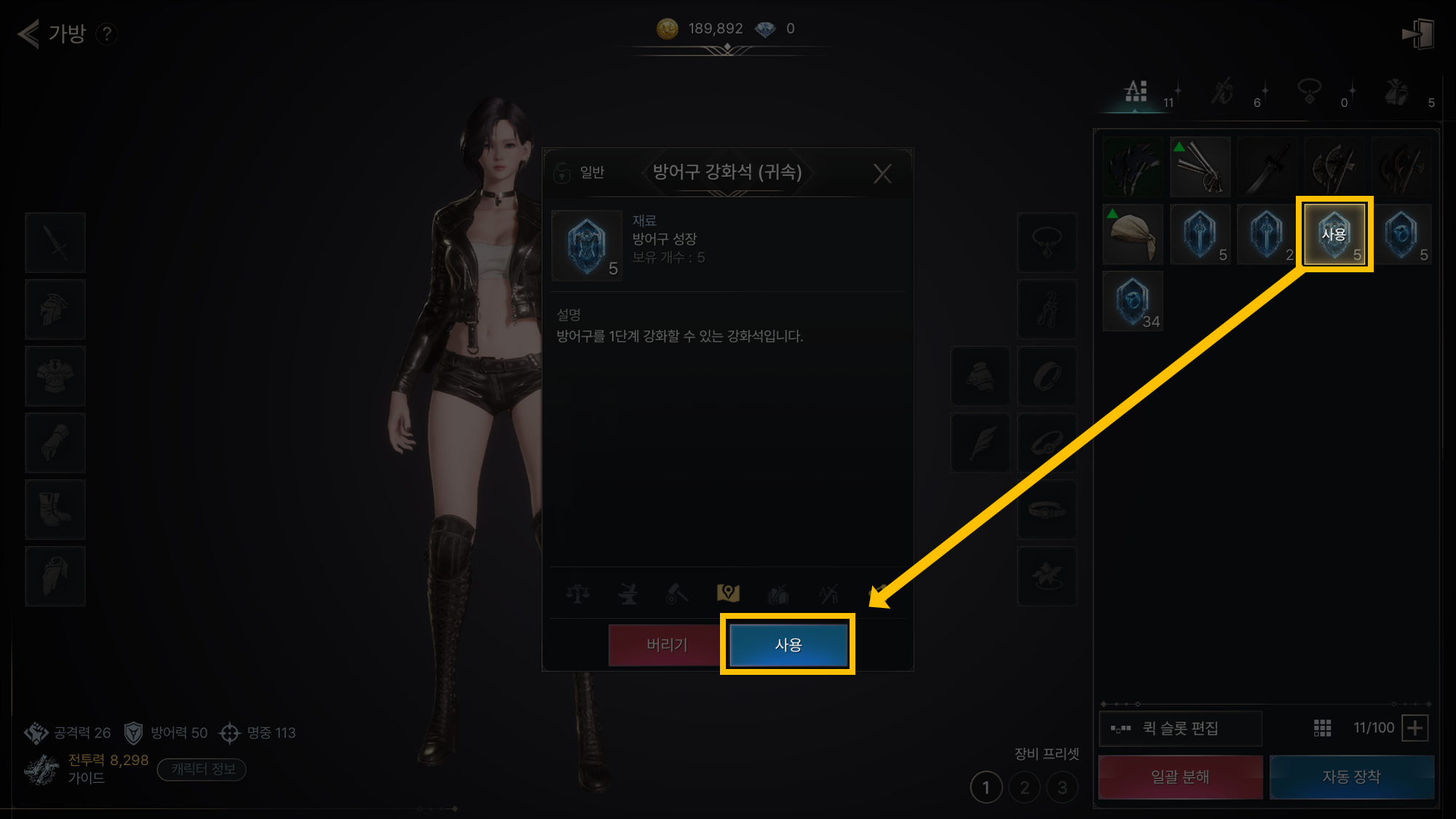Viewport: 1456px width, 819px height.
Task: Click the blue 사용 (Use) button
Action: 788,645
